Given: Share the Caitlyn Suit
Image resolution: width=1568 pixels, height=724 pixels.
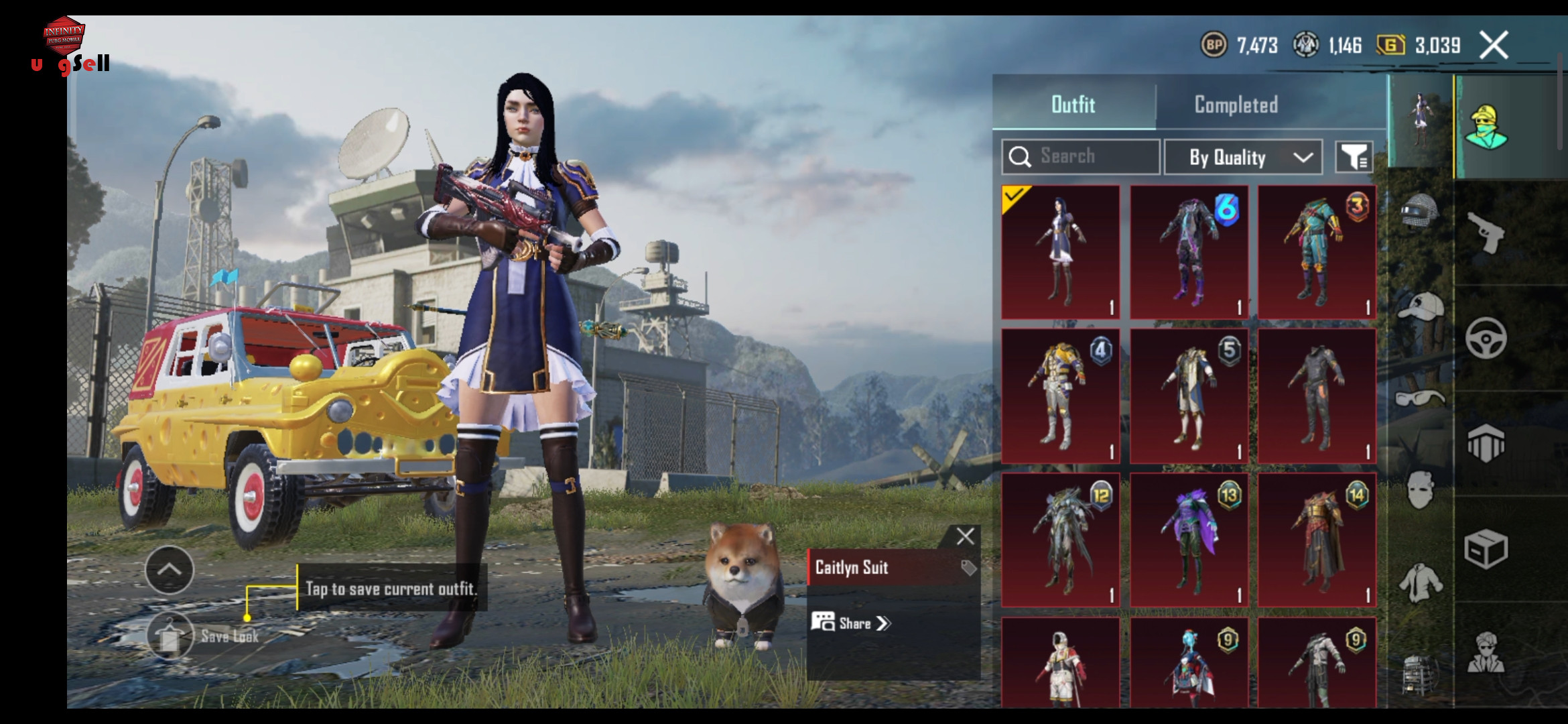Looking at the screenshot, I should (852, 623).
